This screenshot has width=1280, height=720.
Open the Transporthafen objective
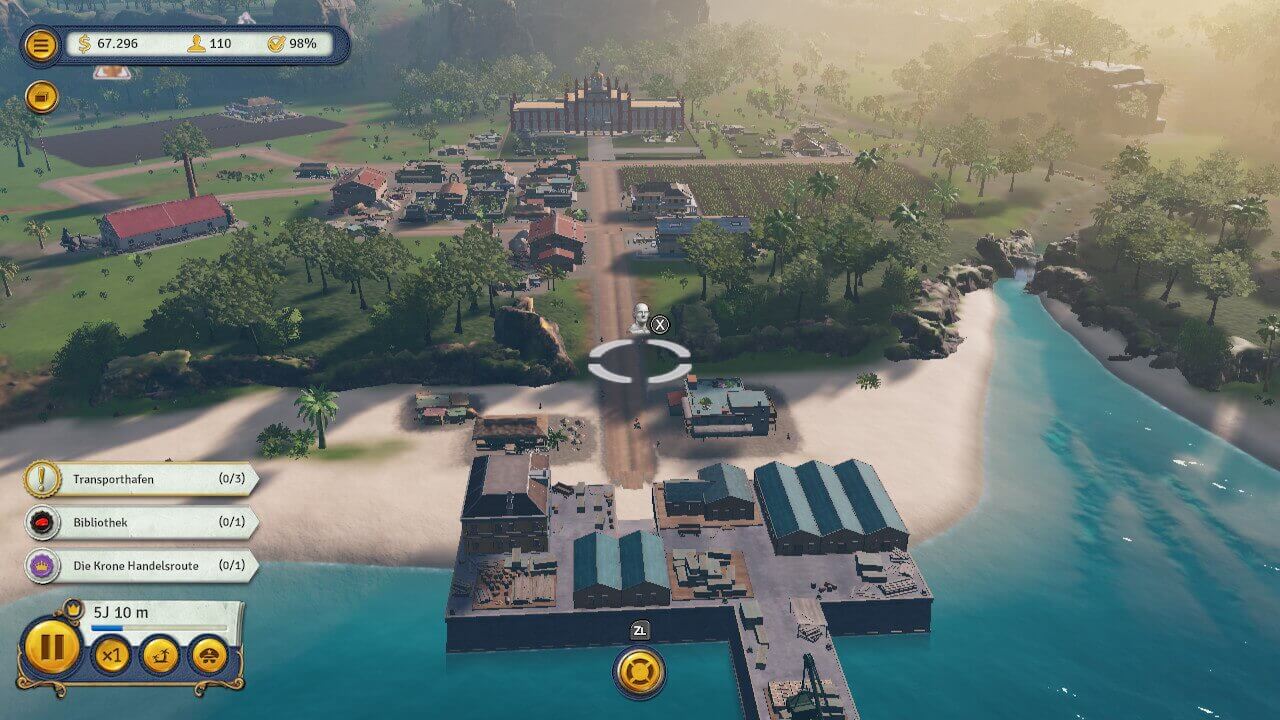(x=140, y=479)
